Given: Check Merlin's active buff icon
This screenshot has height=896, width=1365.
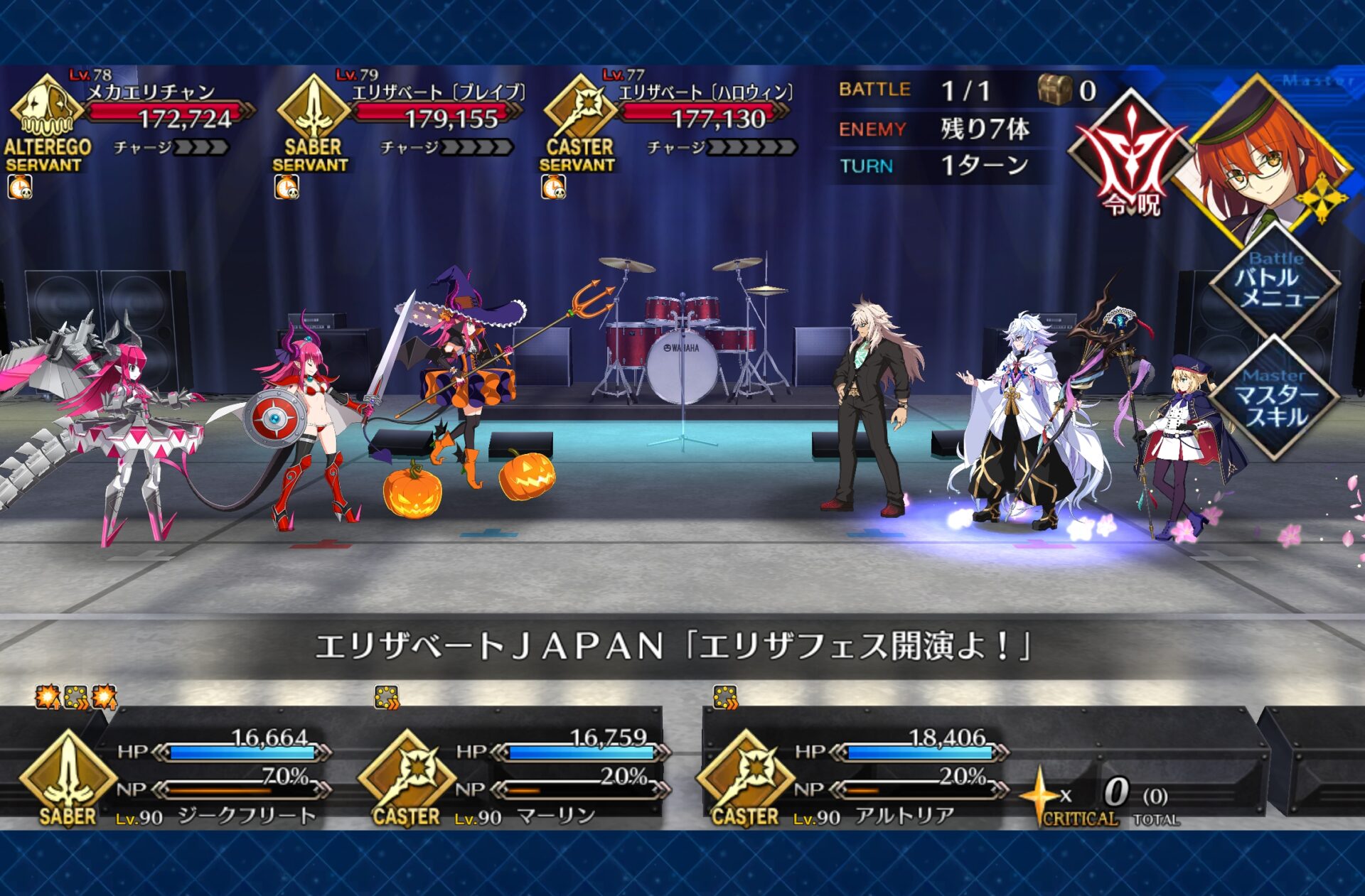Looking at the screenshot, I should [387, 698].
